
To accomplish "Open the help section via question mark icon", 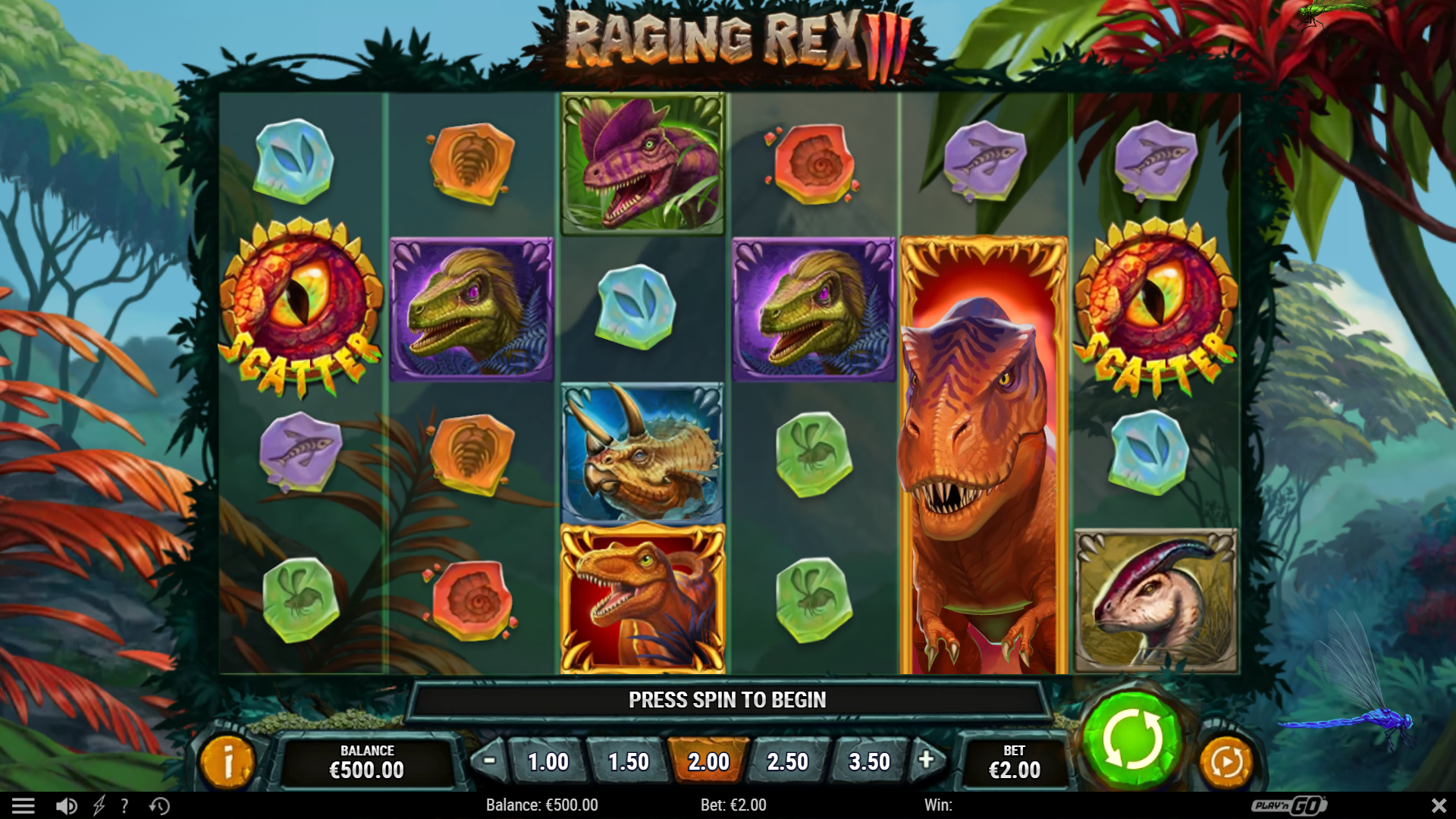I will 124,805.
